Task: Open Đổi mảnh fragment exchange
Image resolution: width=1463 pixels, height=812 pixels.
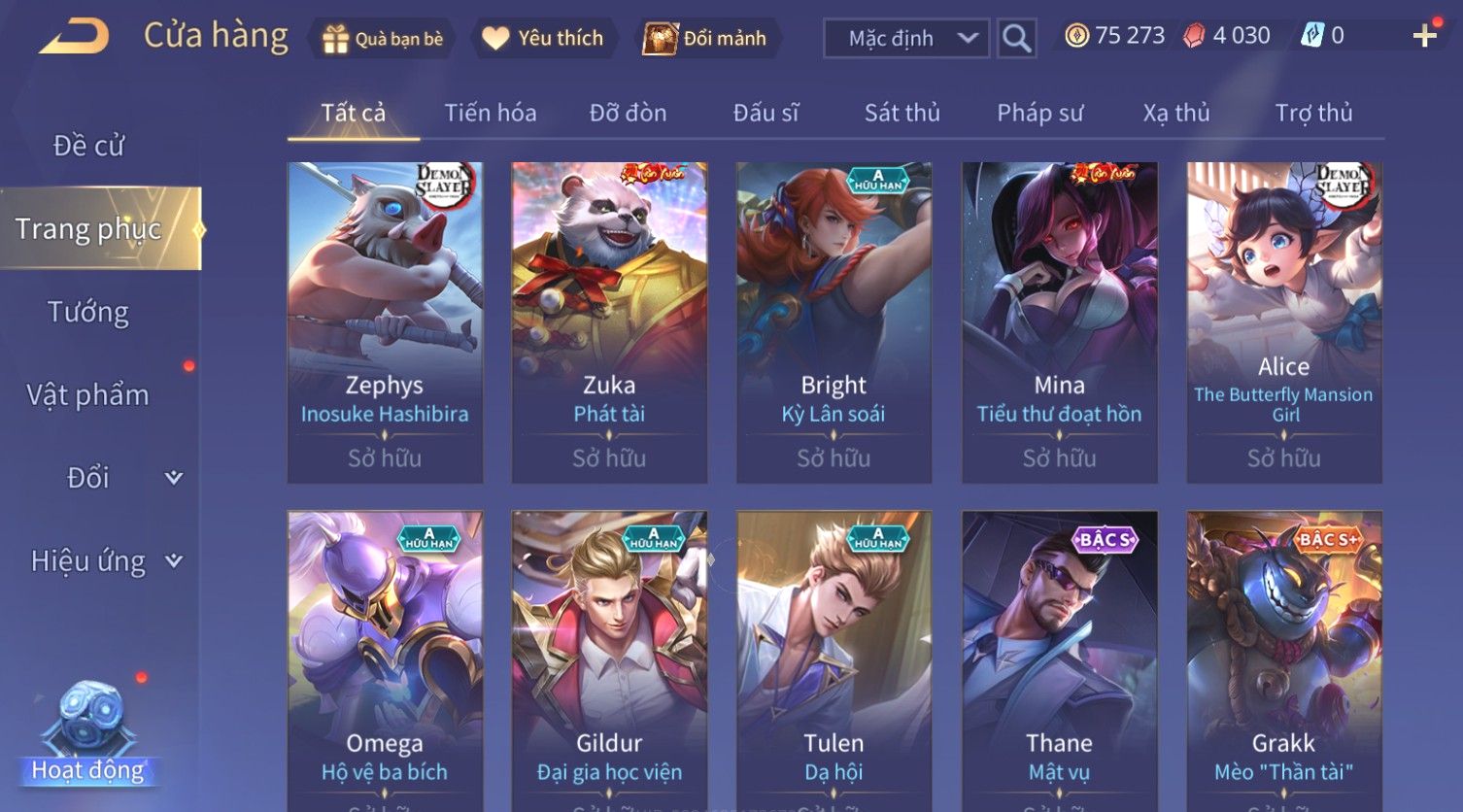Action: (706, 39)
